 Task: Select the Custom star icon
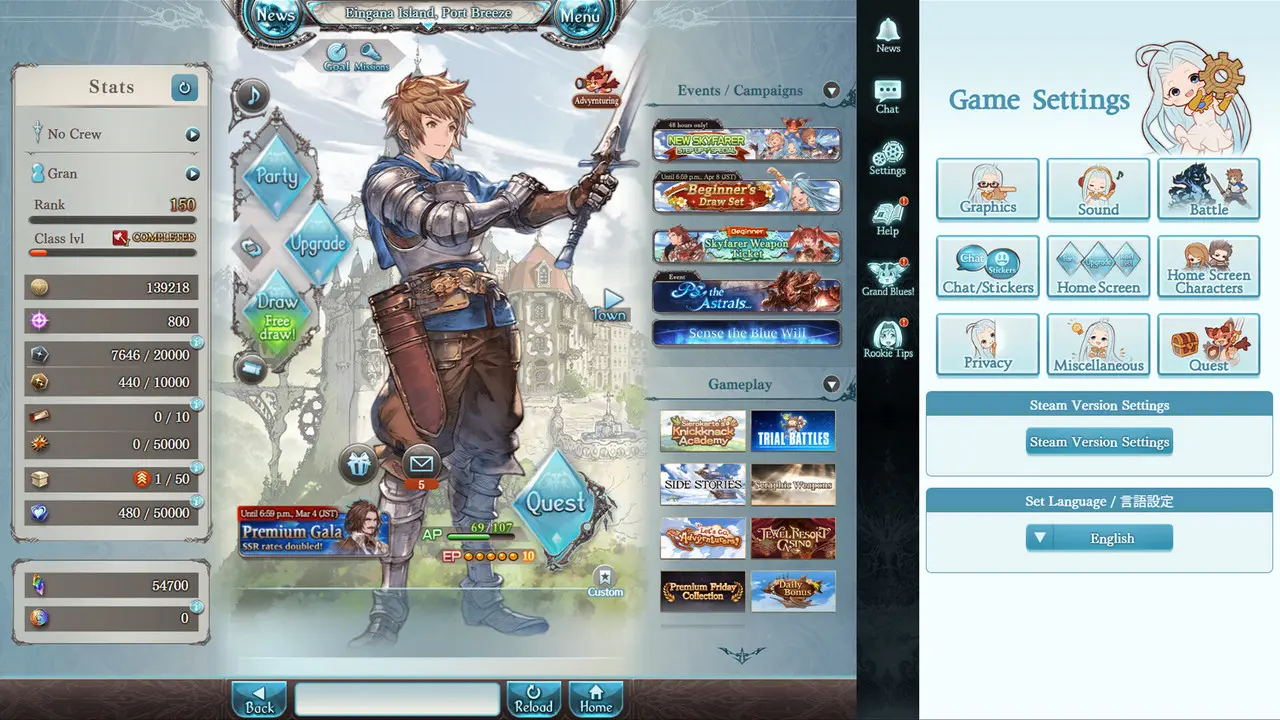tap(606, 580)
